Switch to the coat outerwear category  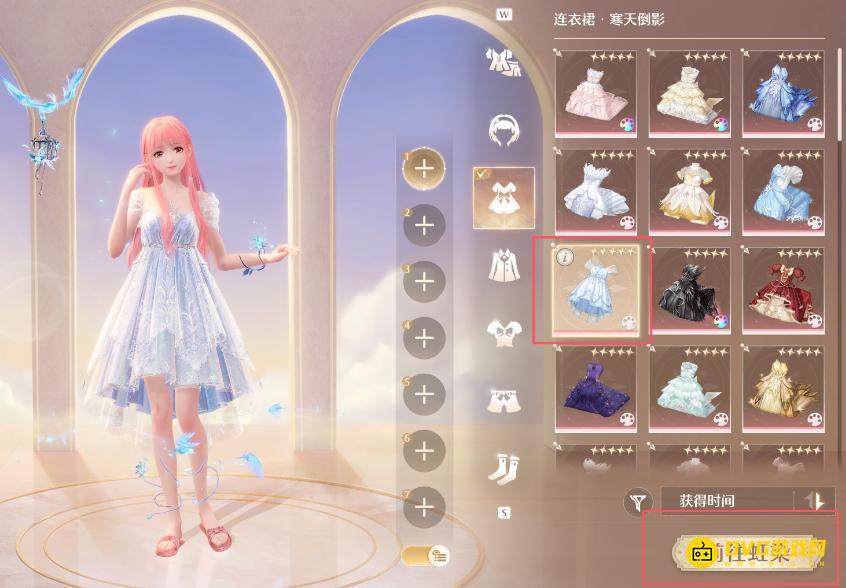point(503,265)
